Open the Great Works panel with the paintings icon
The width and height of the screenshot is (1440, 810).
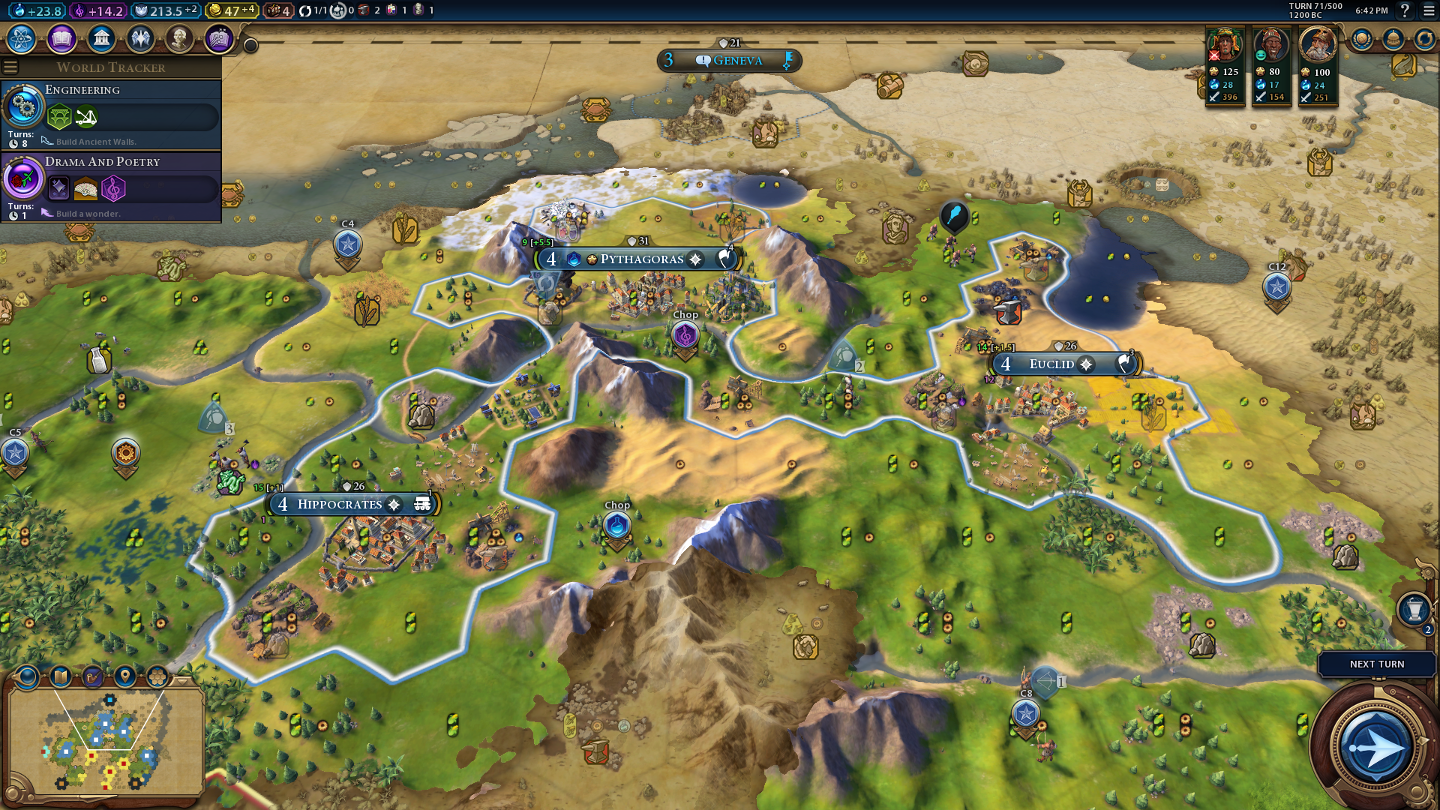point(219,39)
